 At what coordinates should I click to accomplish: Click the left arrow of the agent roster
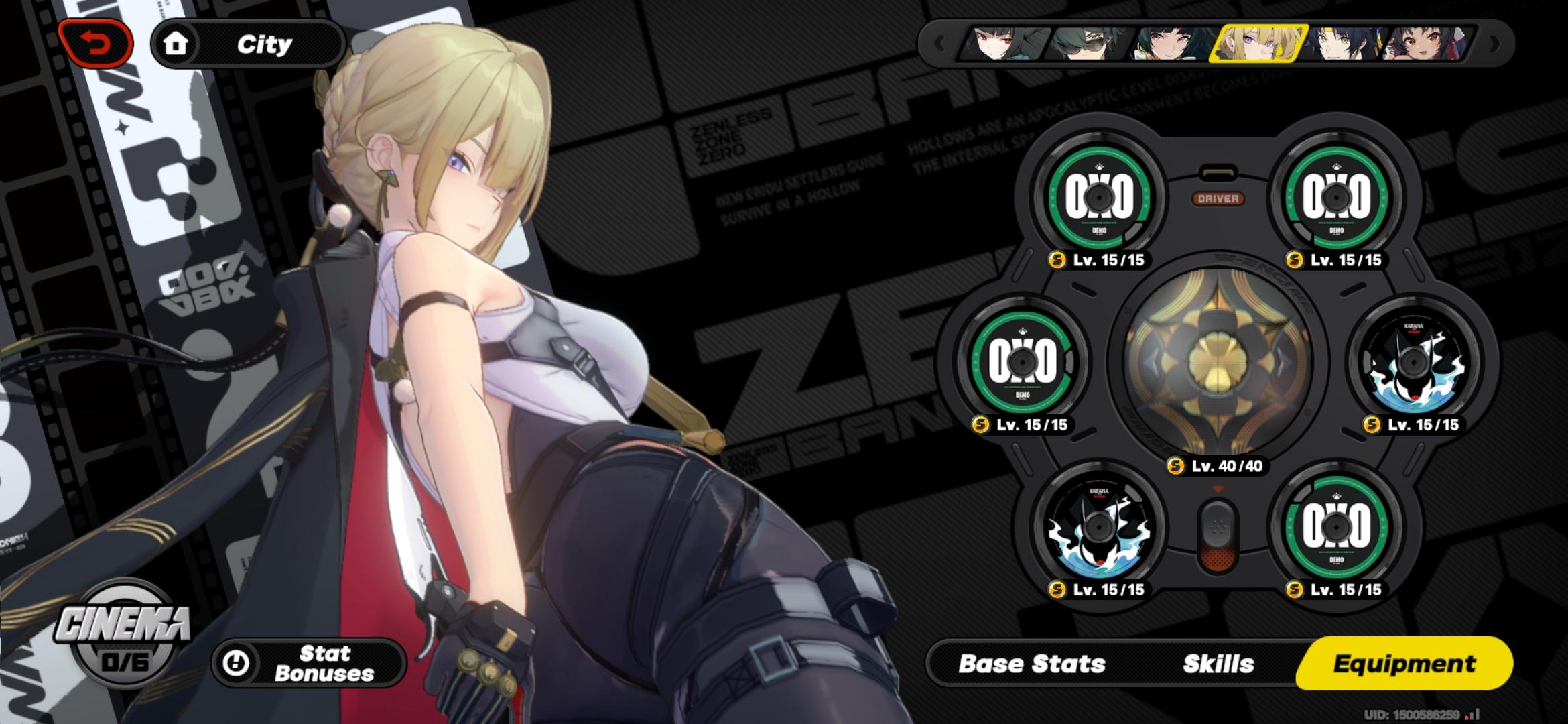pyautogui.click(x=939, y=44)
